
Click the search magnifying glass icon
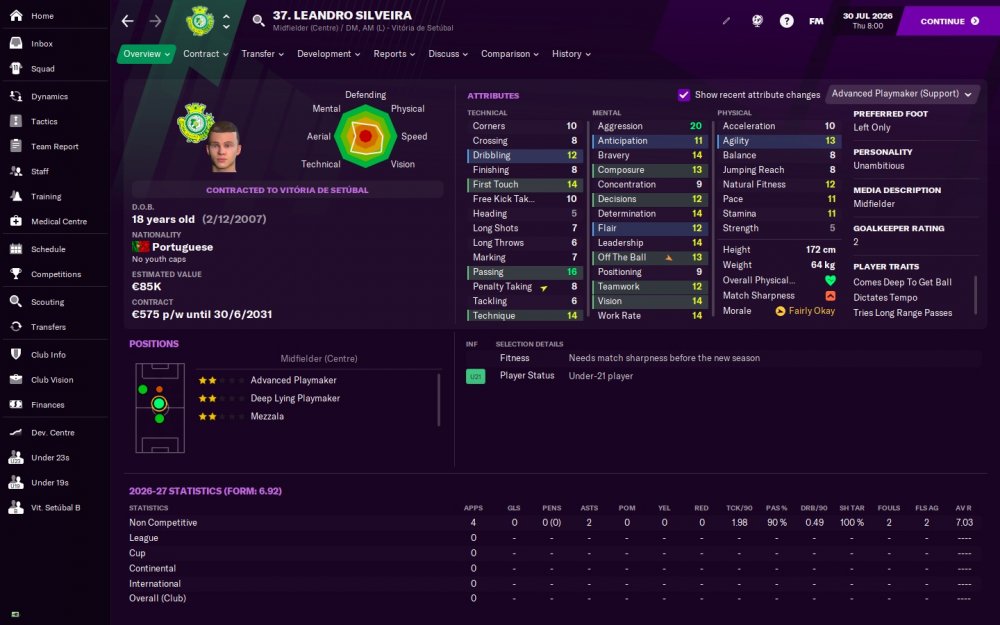[x=259, y=21]
